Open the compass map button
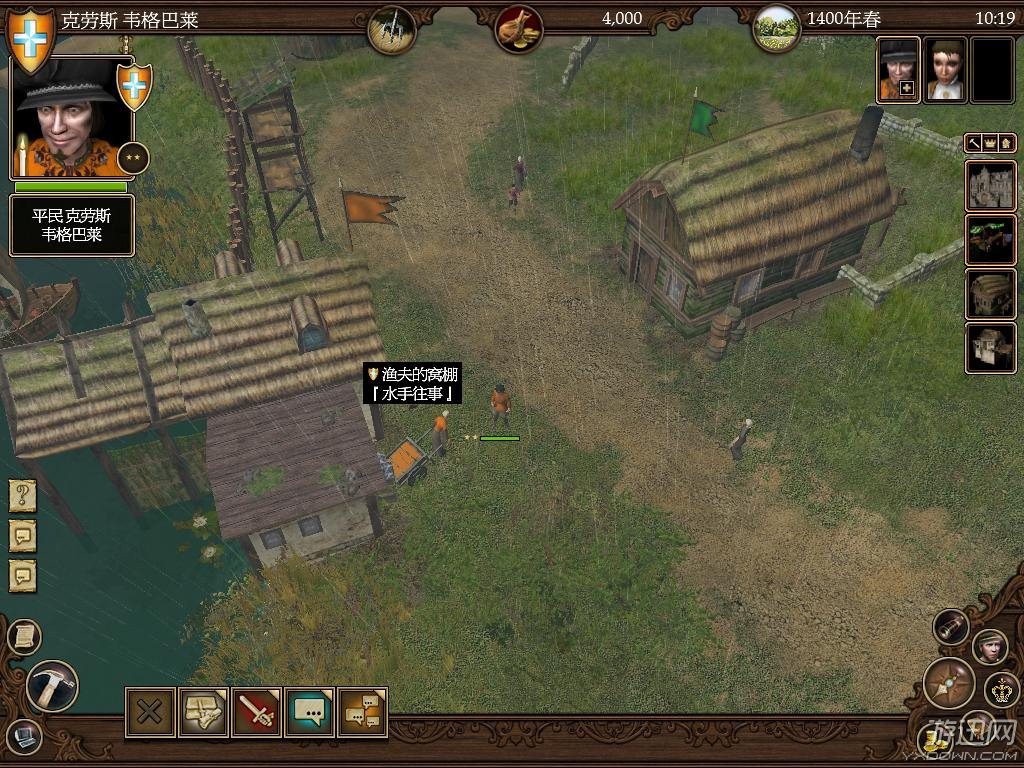The width and height of the screenshot is (1024, 768). coord(948,683)
